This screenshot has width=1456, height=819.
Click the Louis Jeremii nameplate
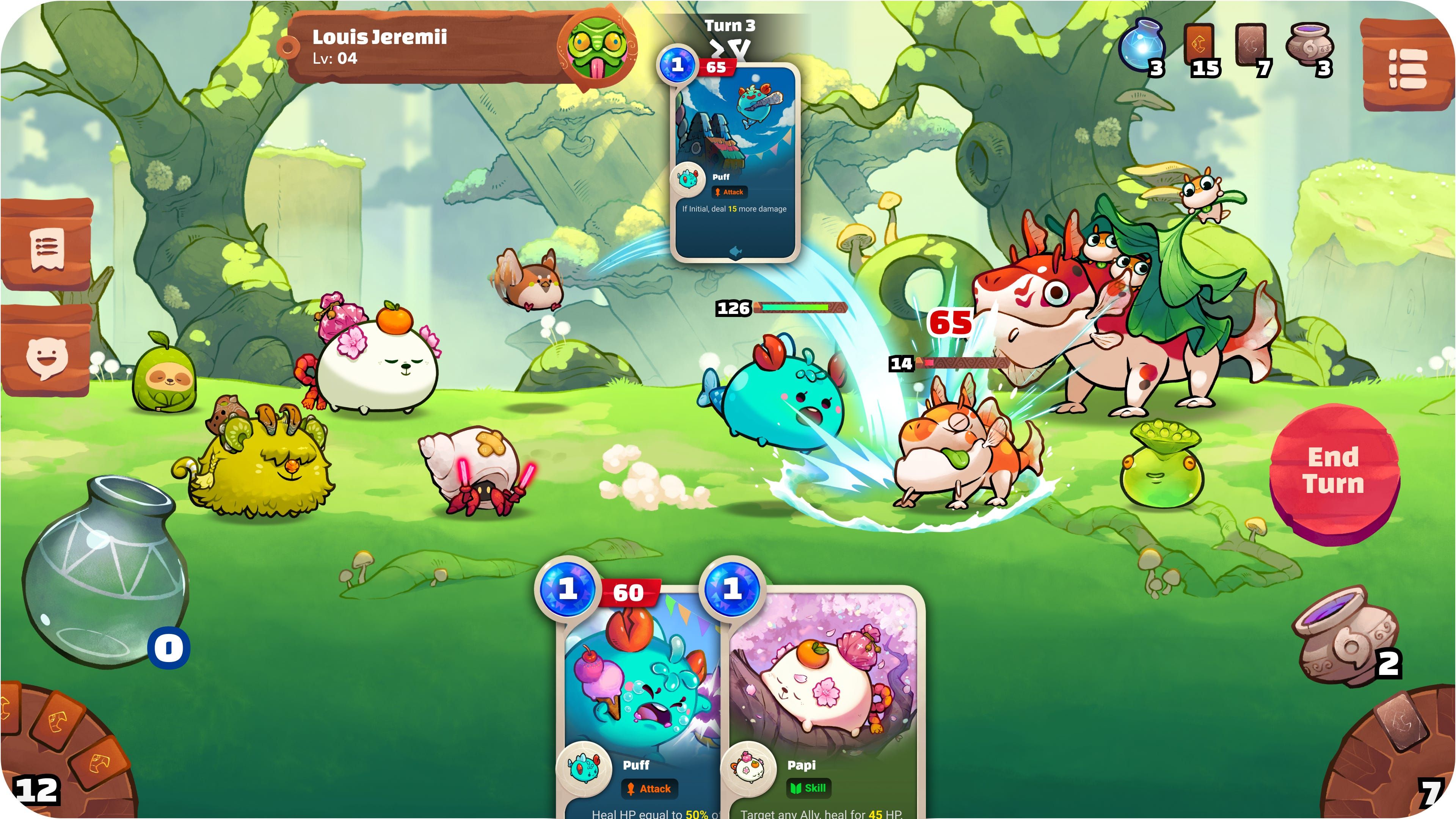(x=424, y=45)
